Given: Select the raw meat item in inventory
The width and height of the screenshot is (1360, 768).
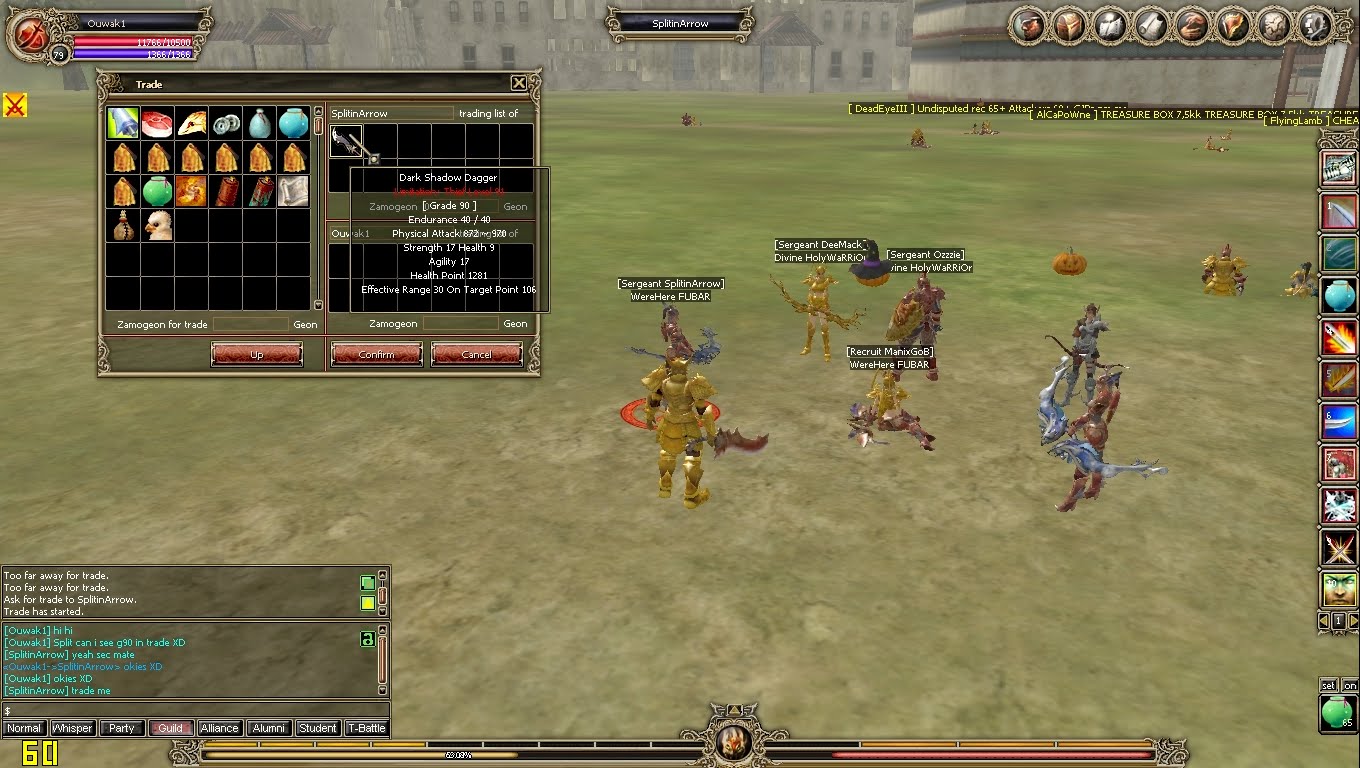Looking at the screenshot, I should pos(157,123).
